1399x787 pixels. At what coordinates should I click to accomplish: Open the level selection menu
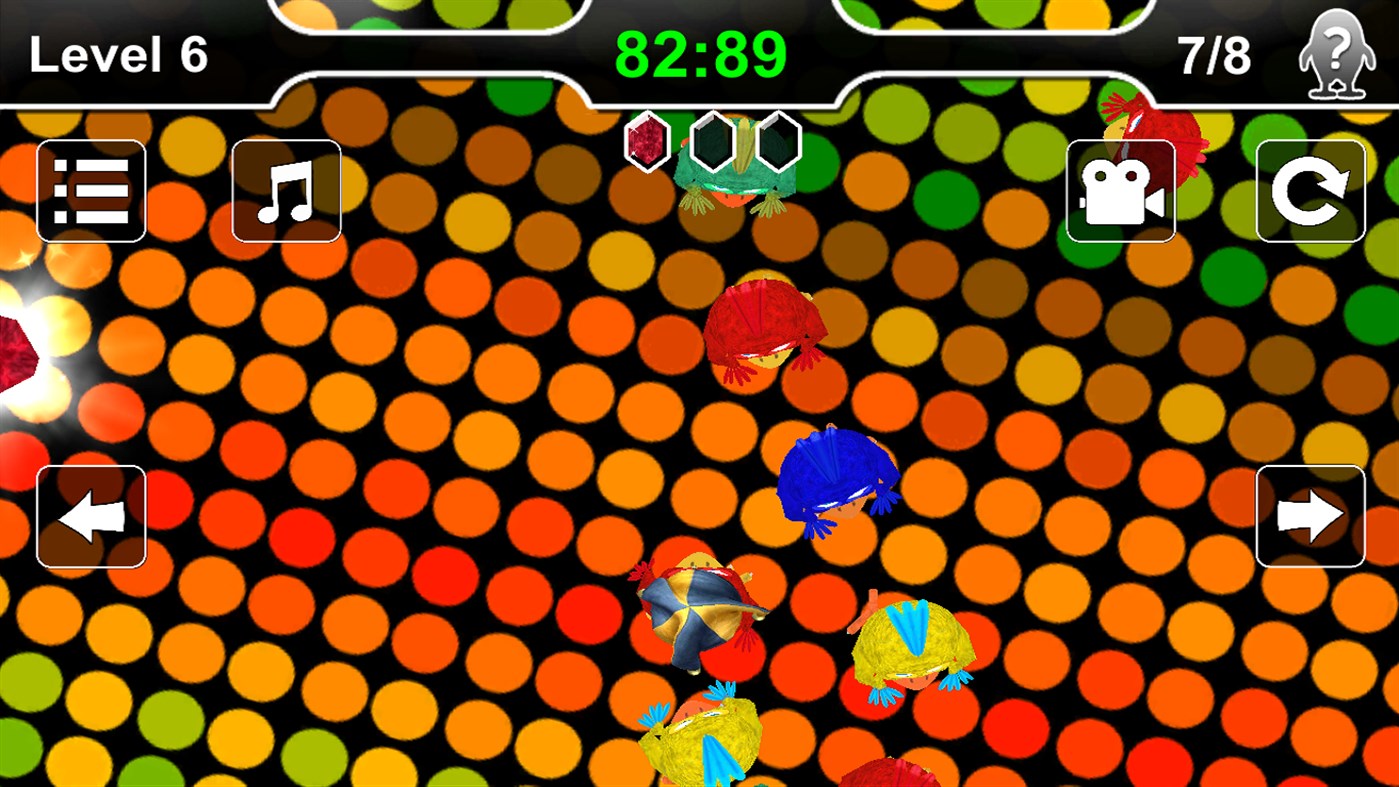pos(91,190)
